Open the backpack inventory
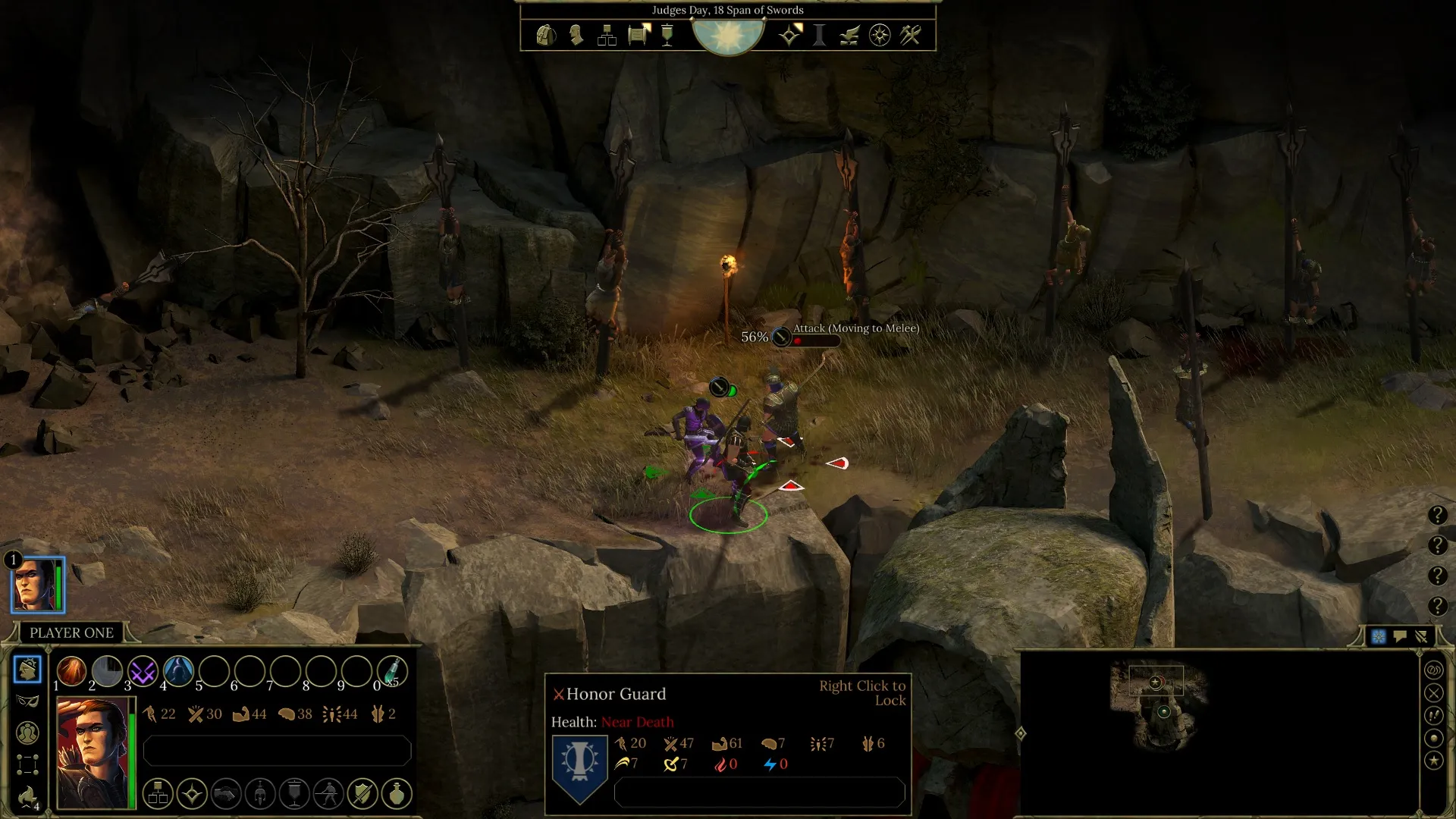Image resolution: width=1456 pixels, height=819 pixels. point(545,35)
